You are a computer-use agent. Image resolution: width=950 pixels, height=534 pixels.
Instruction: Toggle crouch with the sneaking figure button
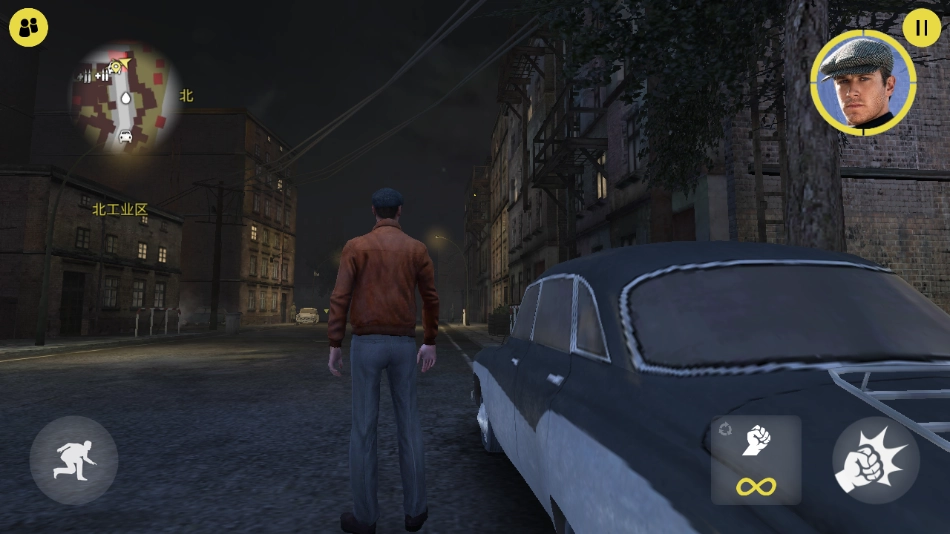tap(74, 460)
